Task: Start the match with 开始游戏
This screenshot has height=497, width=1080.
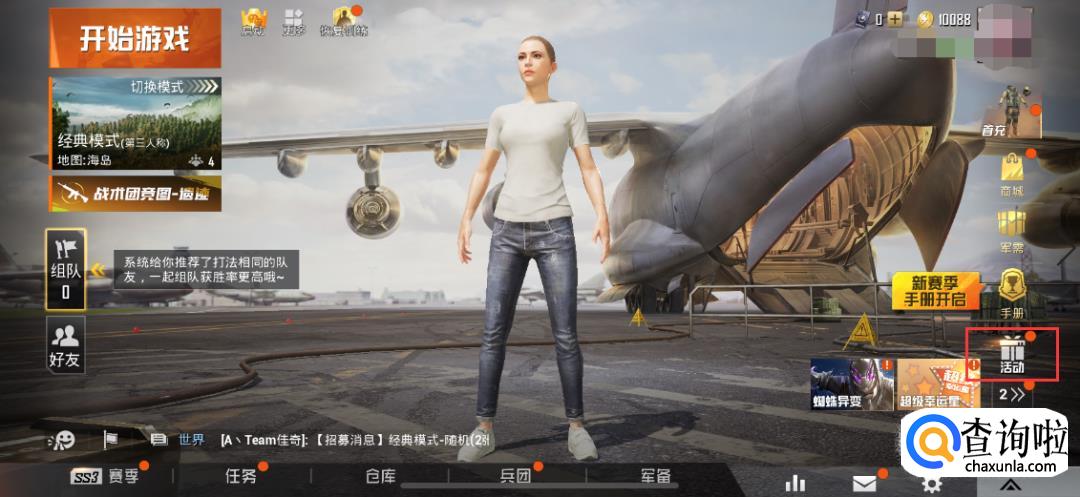Action: [x=134, y=39]
